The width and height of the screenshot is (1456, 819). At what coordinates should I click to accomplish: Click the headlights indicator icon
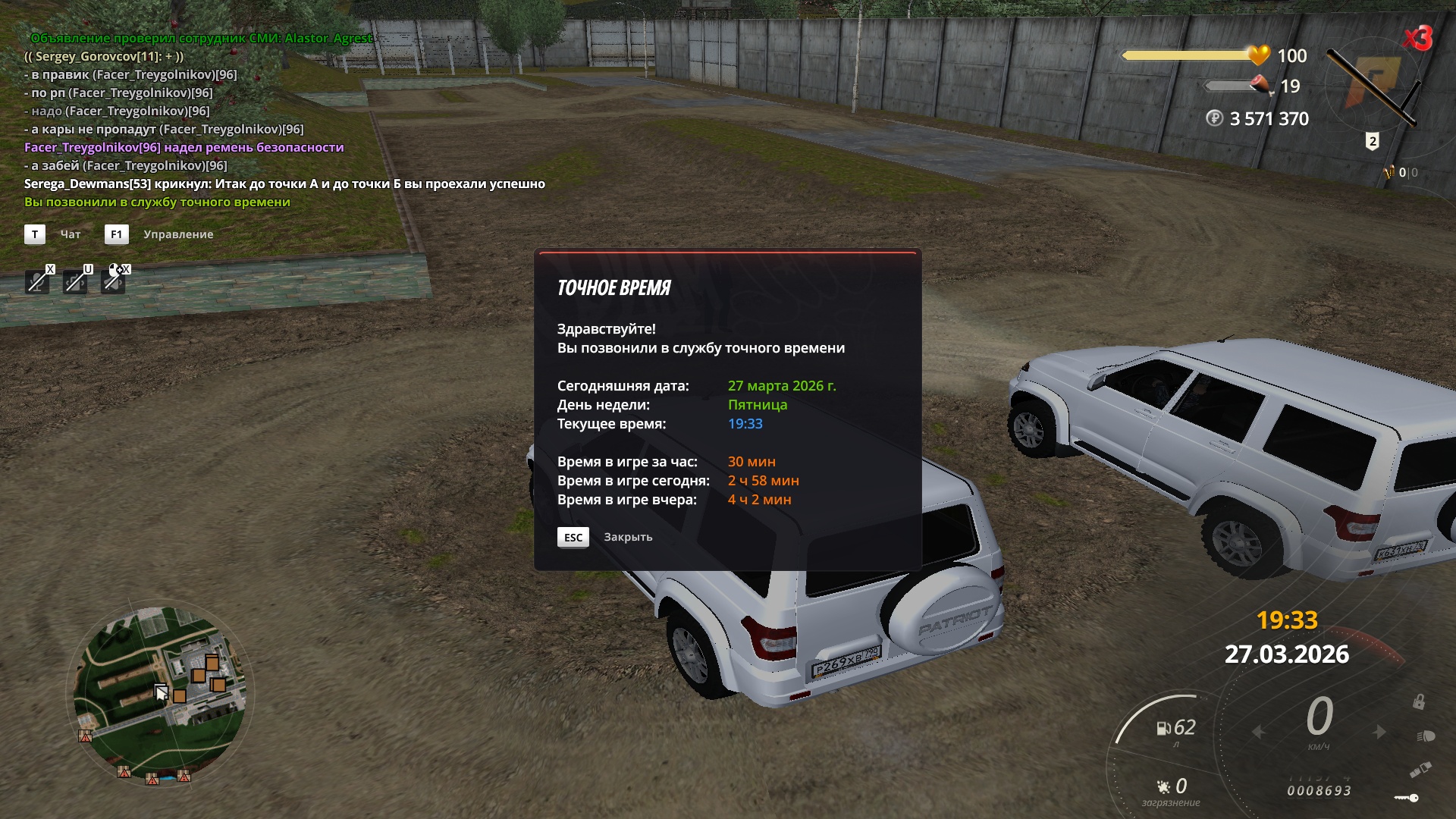[1425, 736]
